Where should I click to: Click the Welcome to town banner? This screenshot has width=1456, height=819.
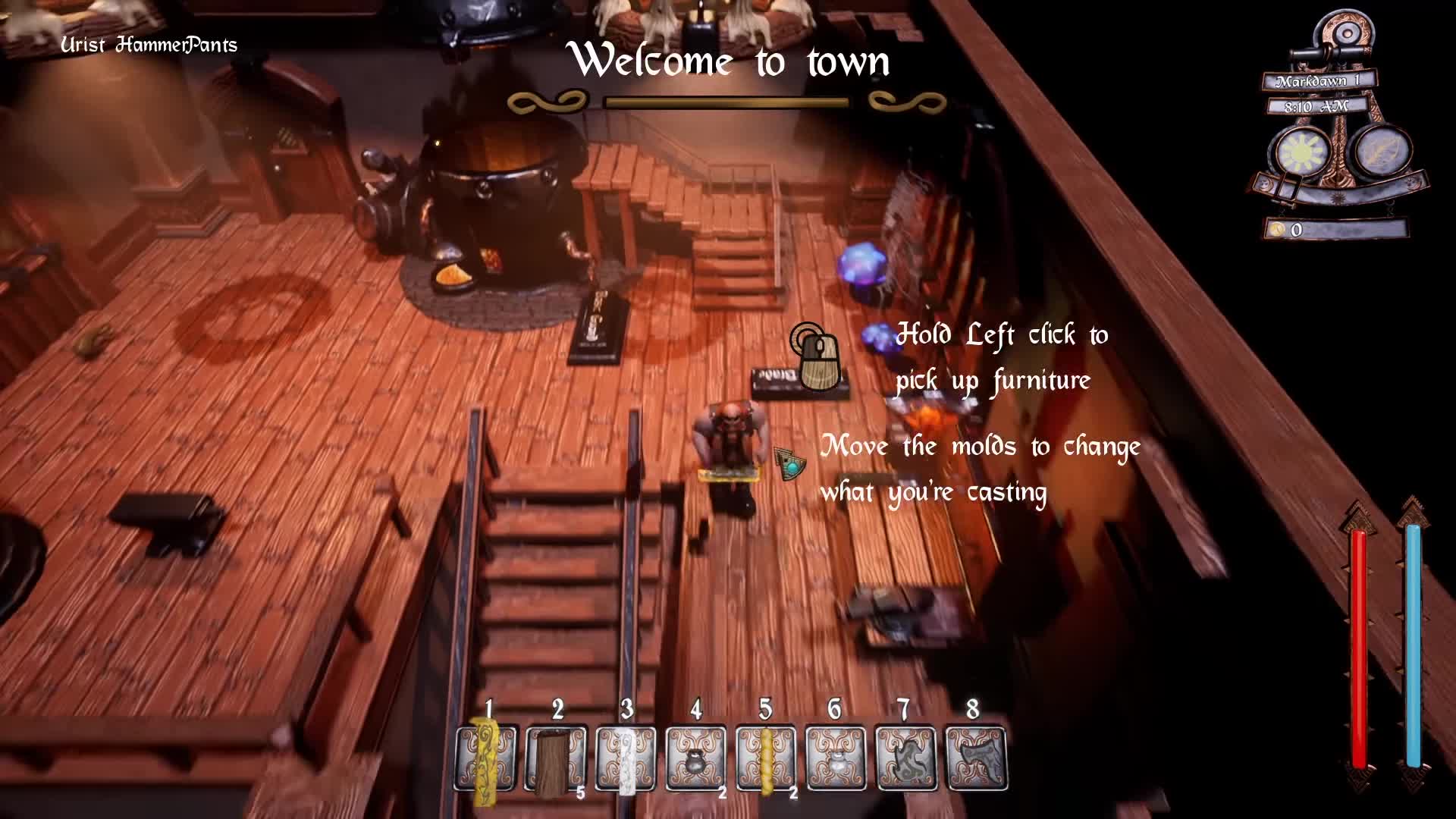coord(733,61)
